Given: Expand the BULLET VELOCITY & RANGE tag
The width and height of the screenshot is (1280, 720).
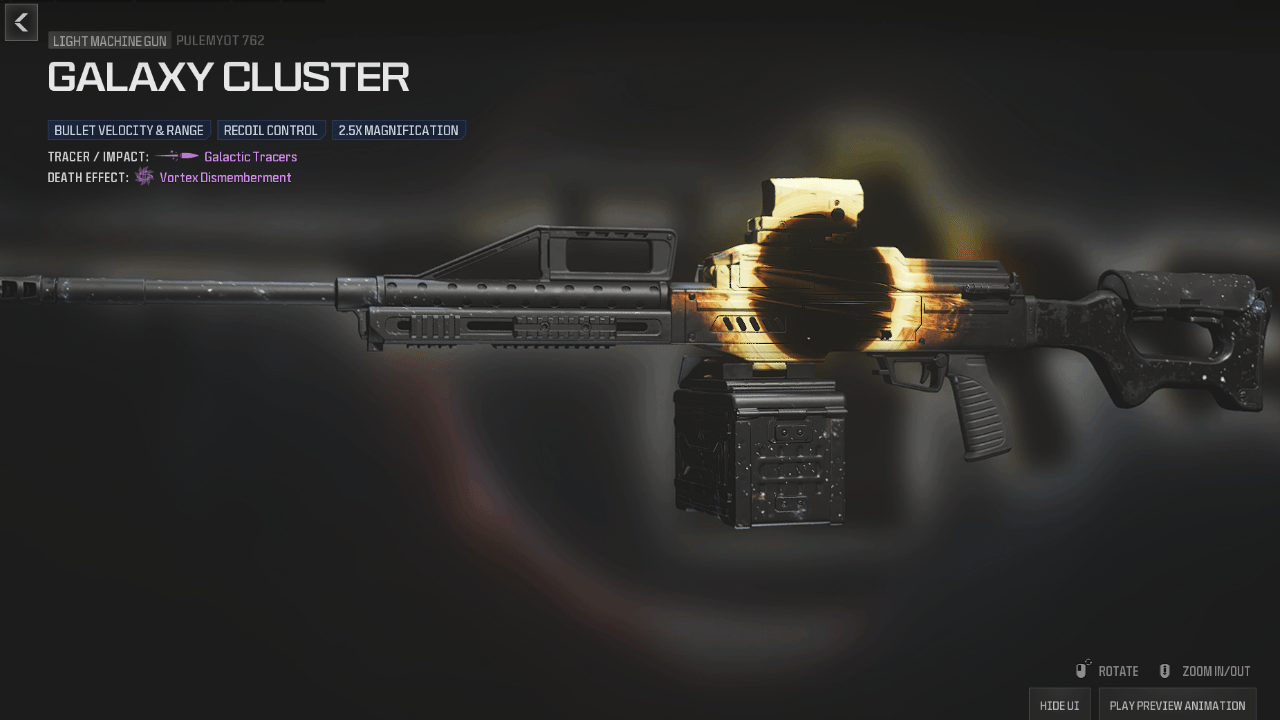Looking at the screenshot, I should tap(128, 129).
